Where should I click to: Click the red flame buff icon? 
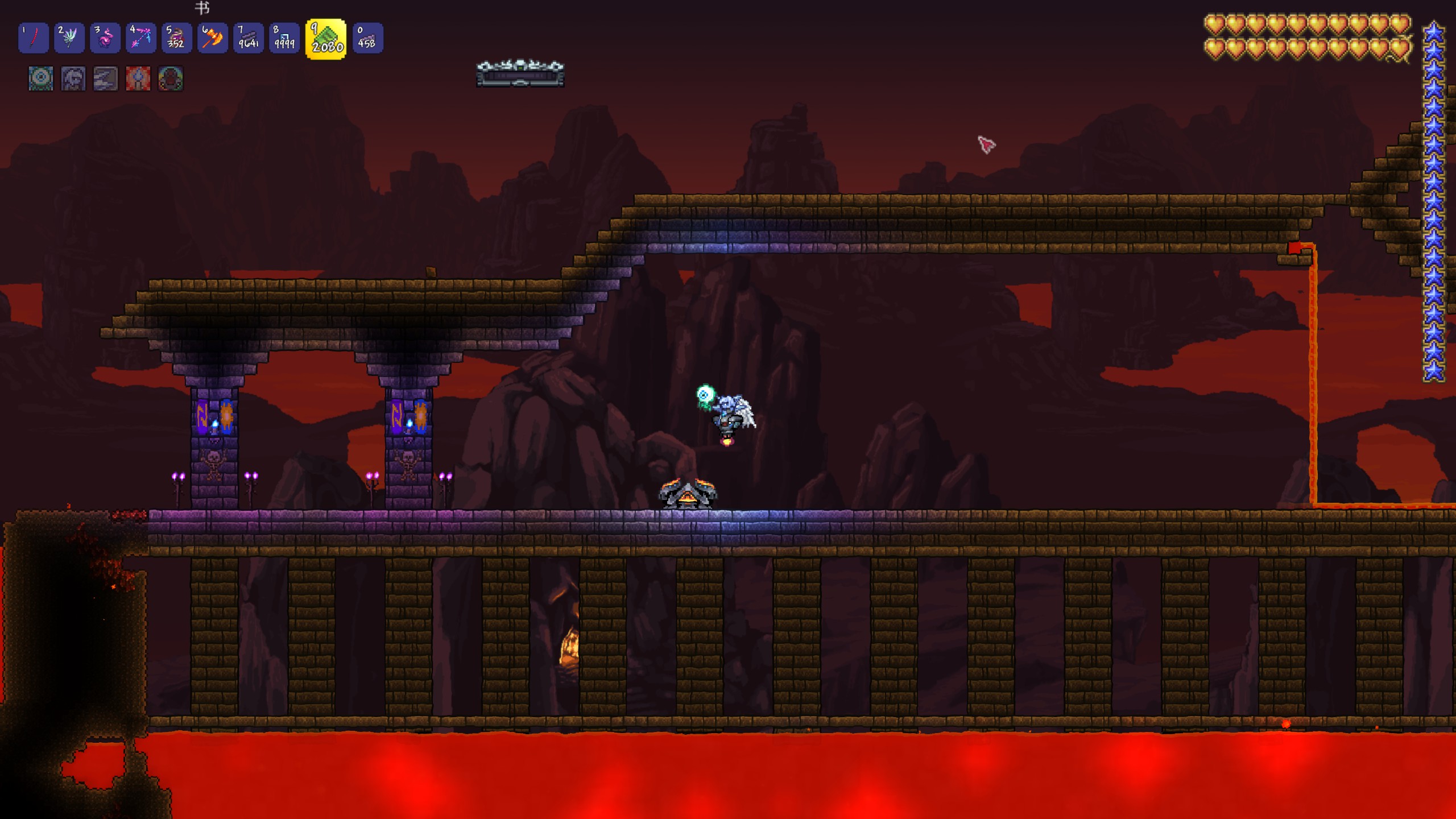click(138, 78)
